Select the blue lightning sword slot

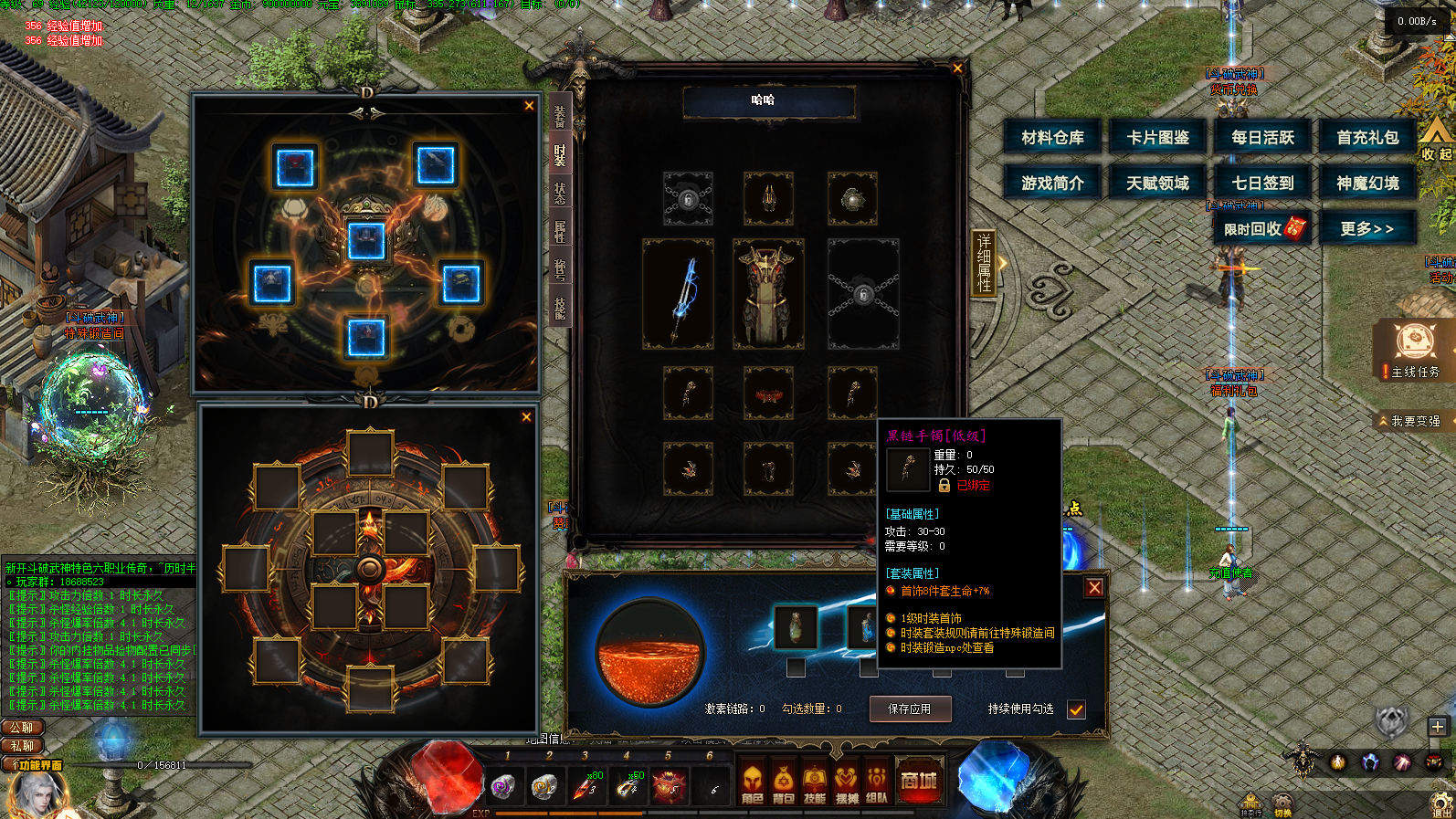pyautogui.click(x=678, y=294)
